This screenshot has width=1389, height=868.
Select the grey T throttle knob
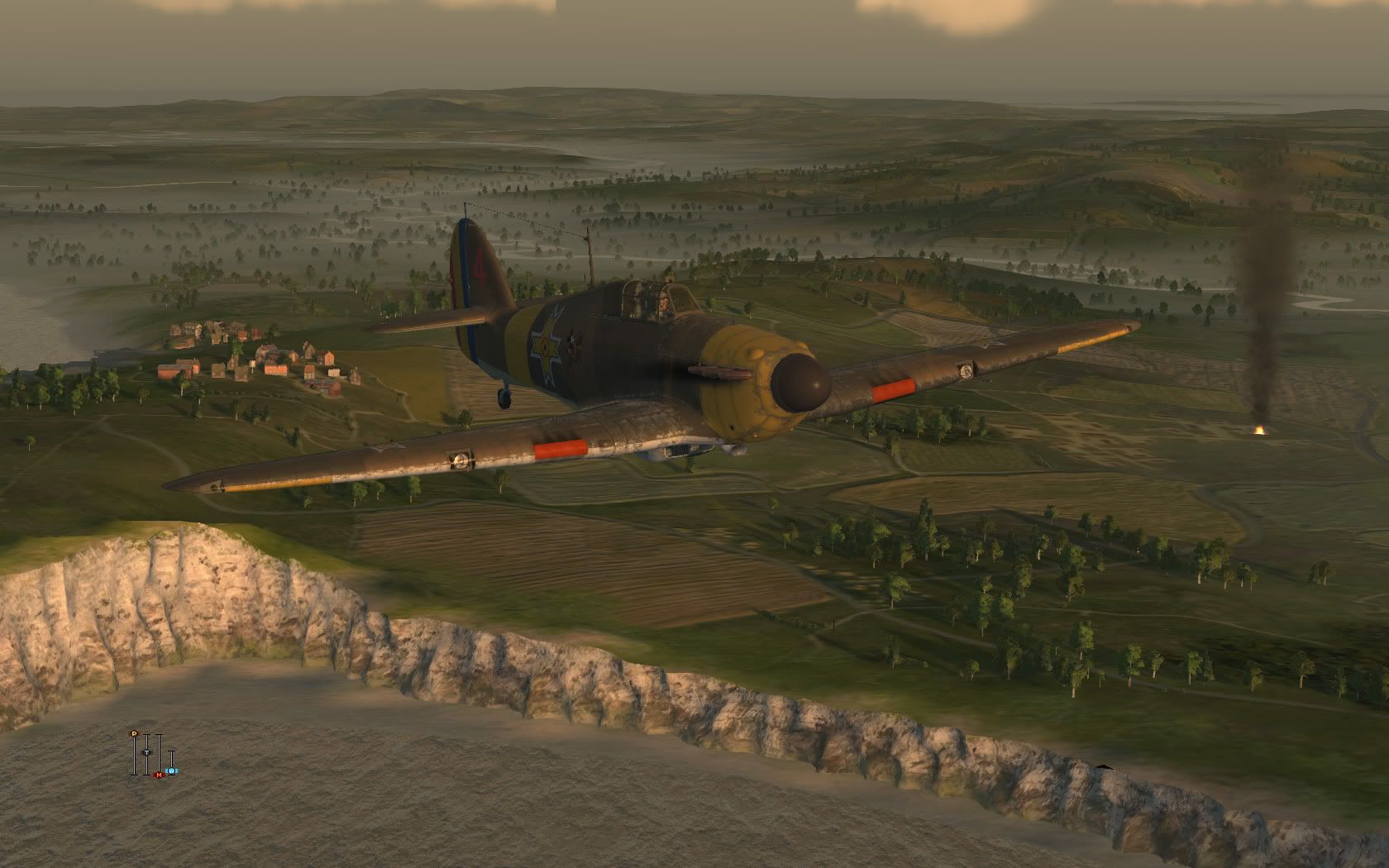(146, 753)
